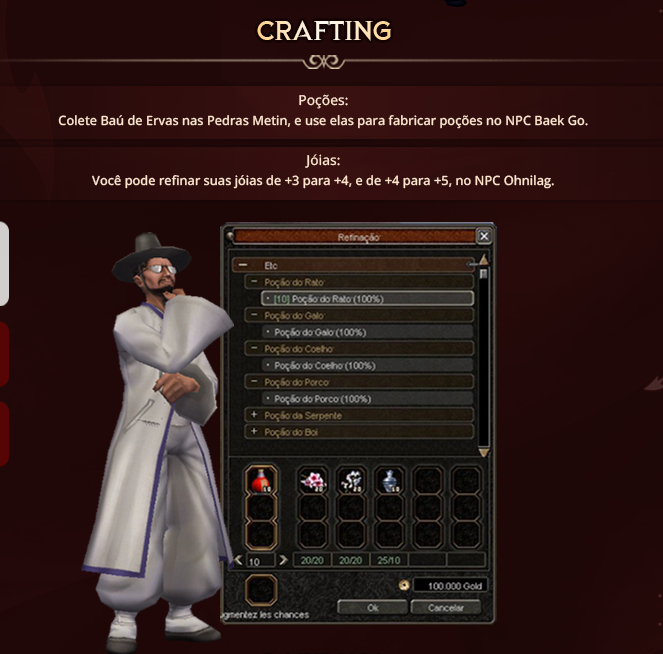Screen dimensions: 663x654
Task: Confirm crafting with the Ok button
Action: click(372, 607)
